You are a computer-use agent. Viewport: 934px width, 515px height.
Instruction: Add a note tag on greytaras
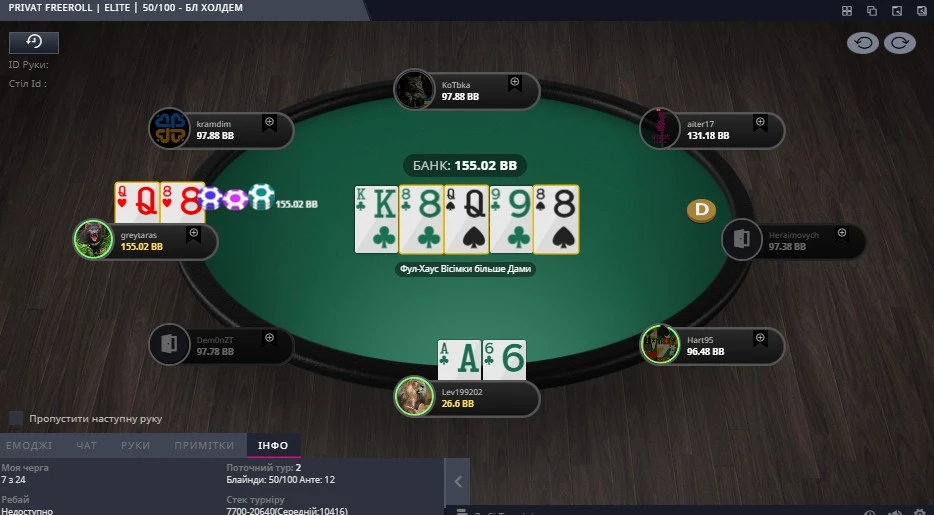193,233
